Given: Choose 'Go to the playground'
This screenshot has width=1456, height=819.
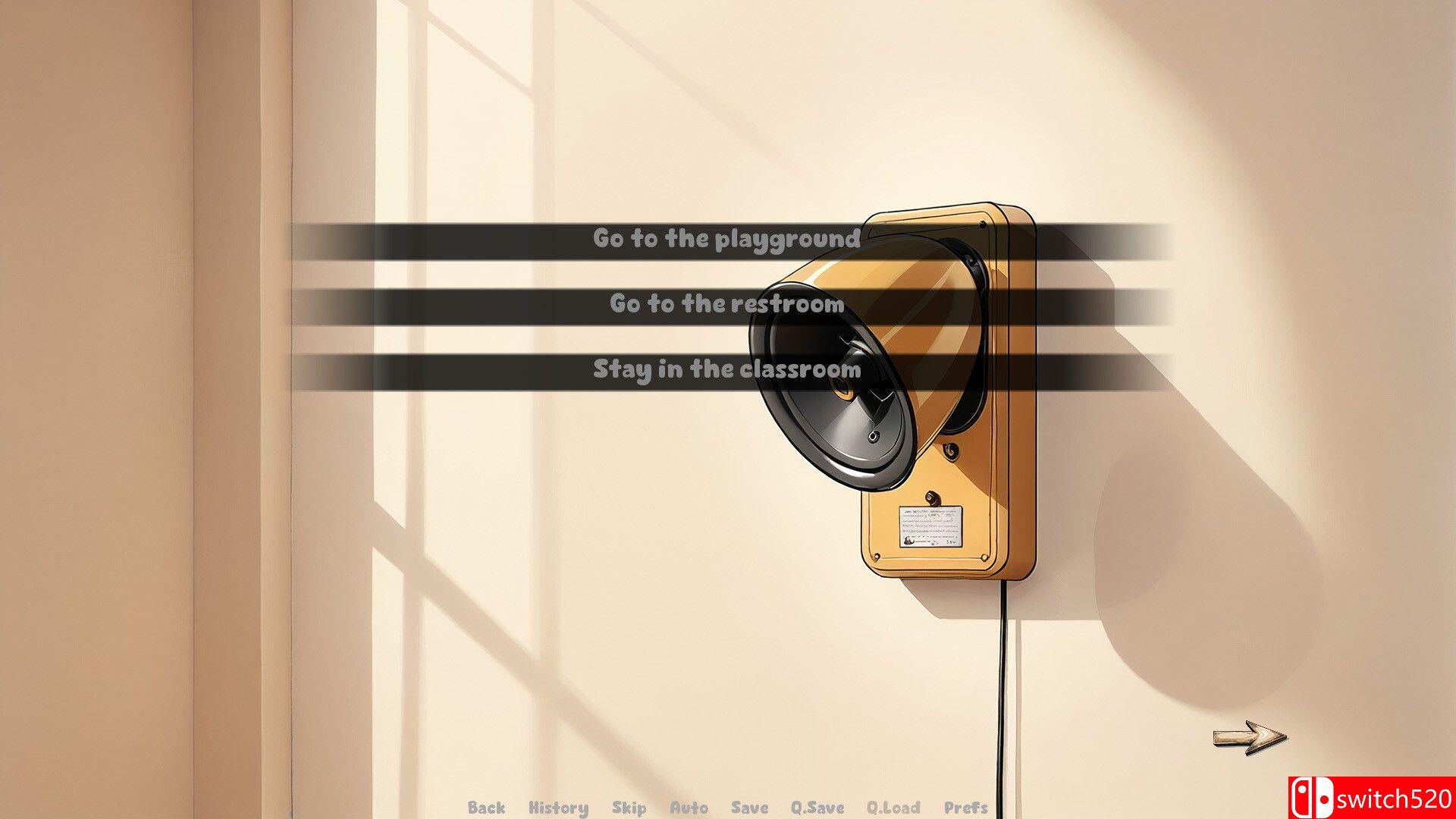Looking at the screenshot, I should tap(726, 239).
